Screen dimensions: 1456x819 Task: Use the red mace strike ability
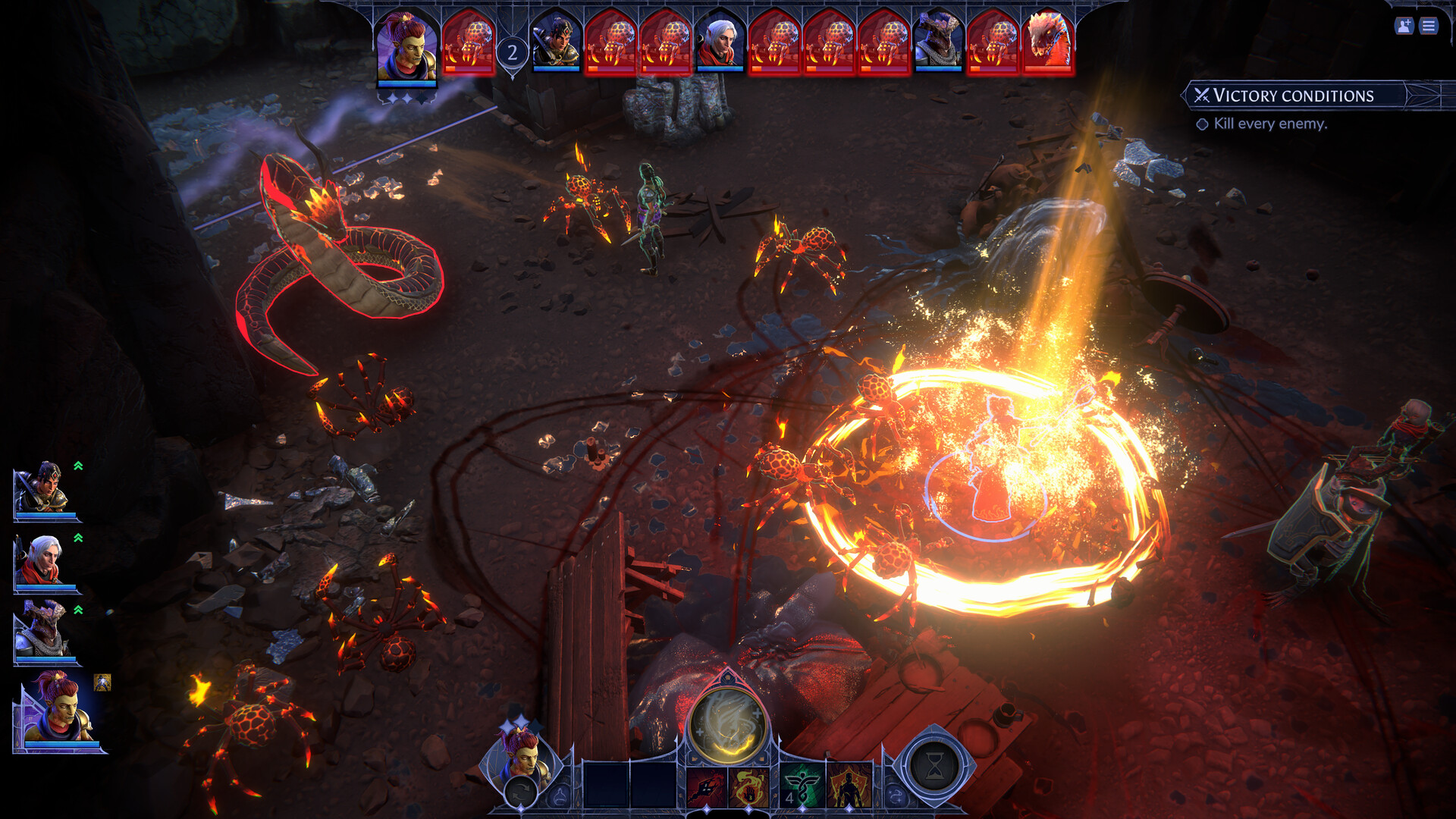point(705,787)
